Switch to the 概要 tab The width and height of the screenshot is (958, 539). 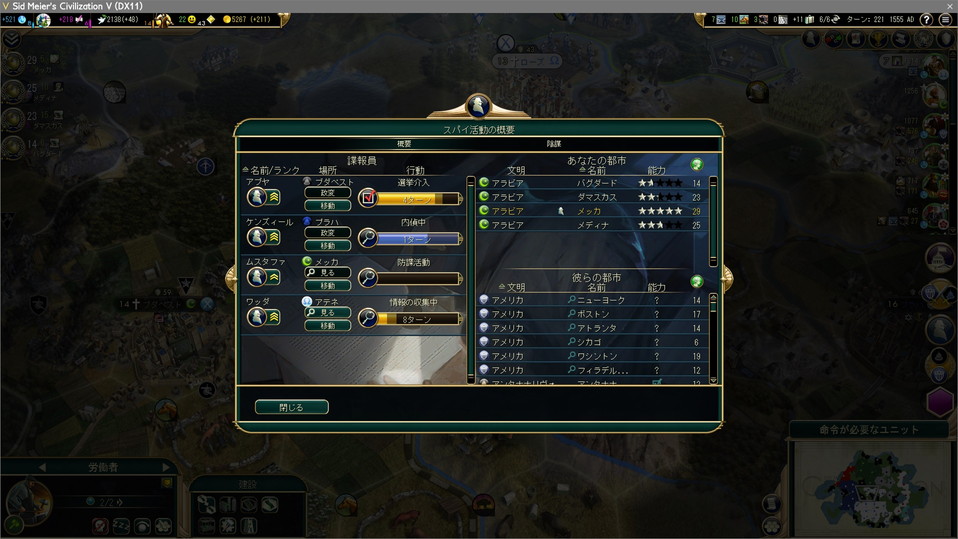pyautogui.click(x=404, y=144)
